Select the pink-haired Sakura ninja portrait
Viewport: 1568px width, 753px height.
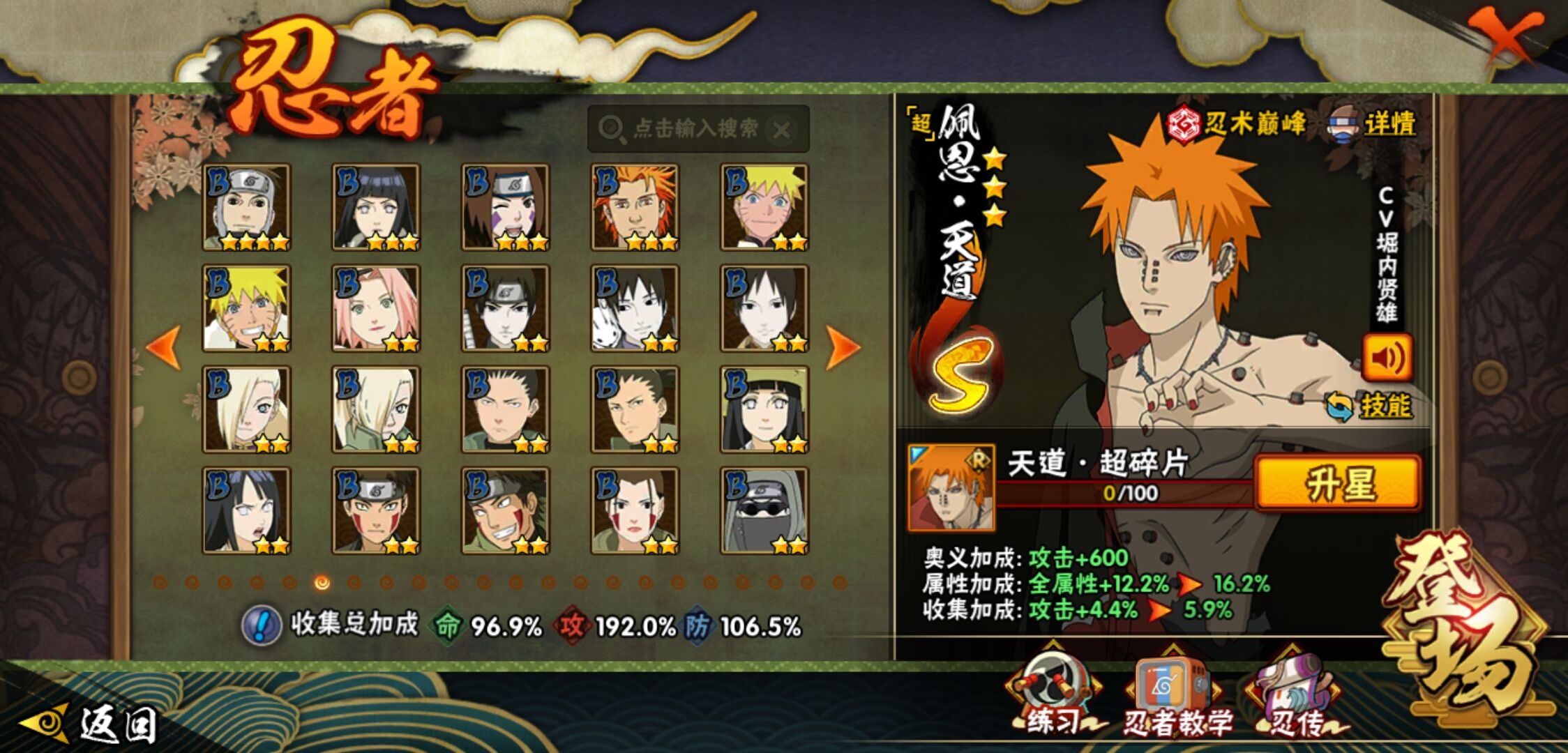click(x=376, y=308)
